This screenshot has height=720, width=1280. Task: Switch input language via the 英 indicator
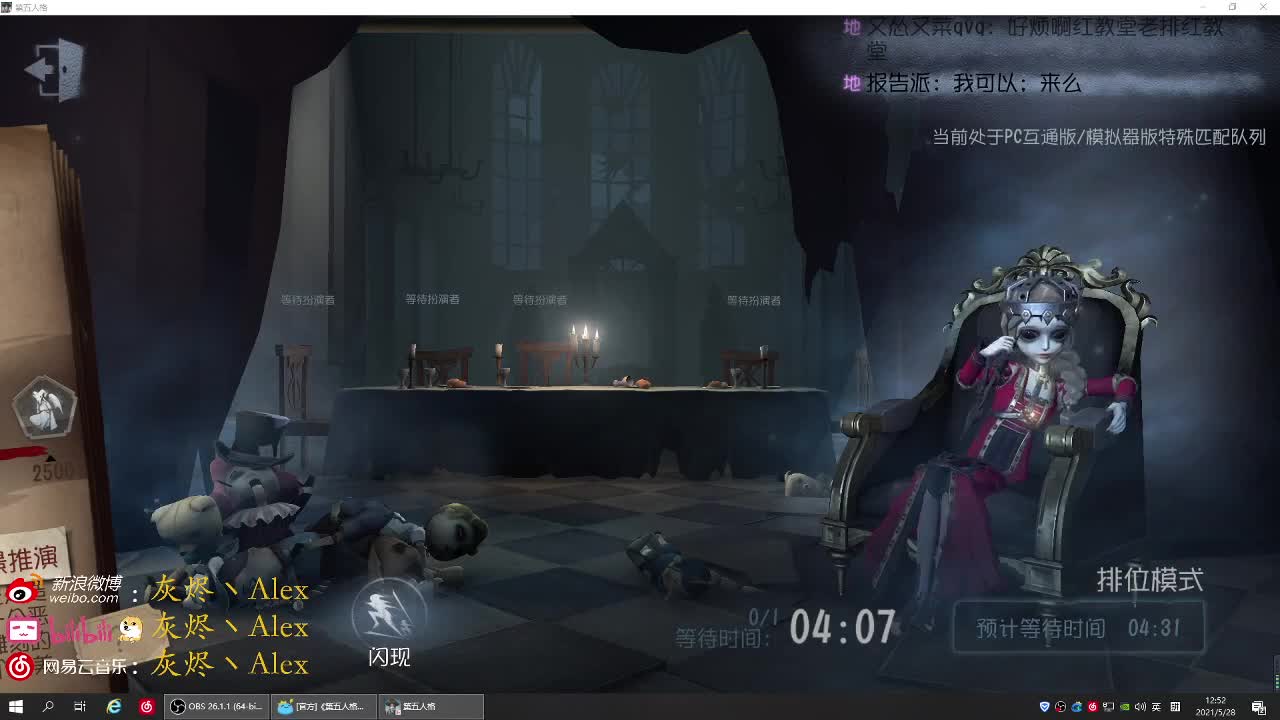pyautogui.click(x=1158, y=707)
